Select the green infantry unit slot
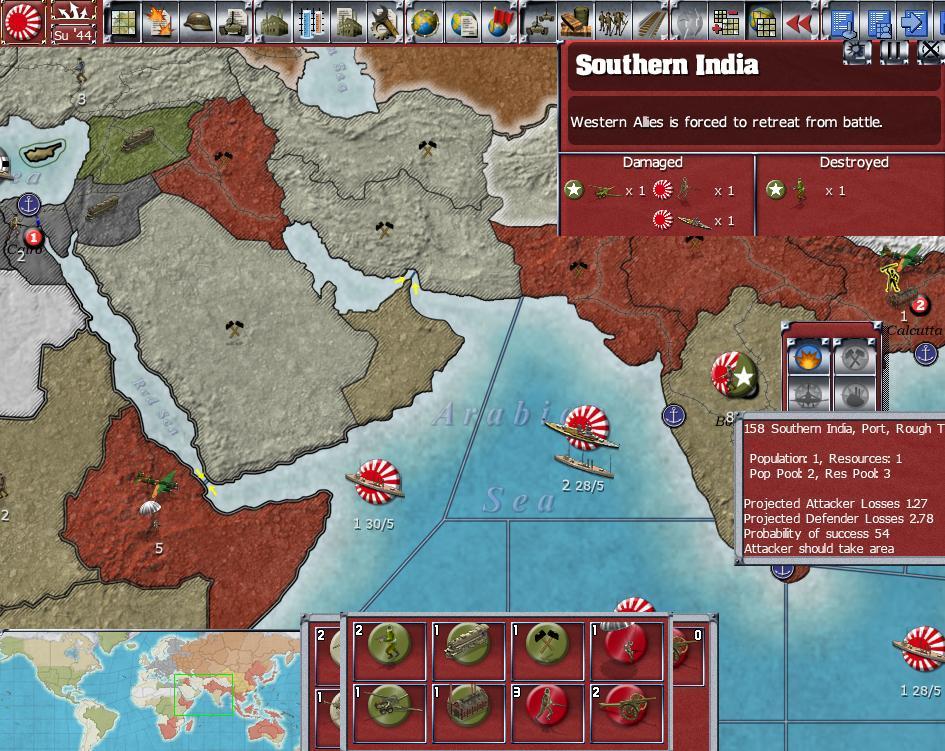The height and width of the screenshot is (751, 945). pos(386,652)
